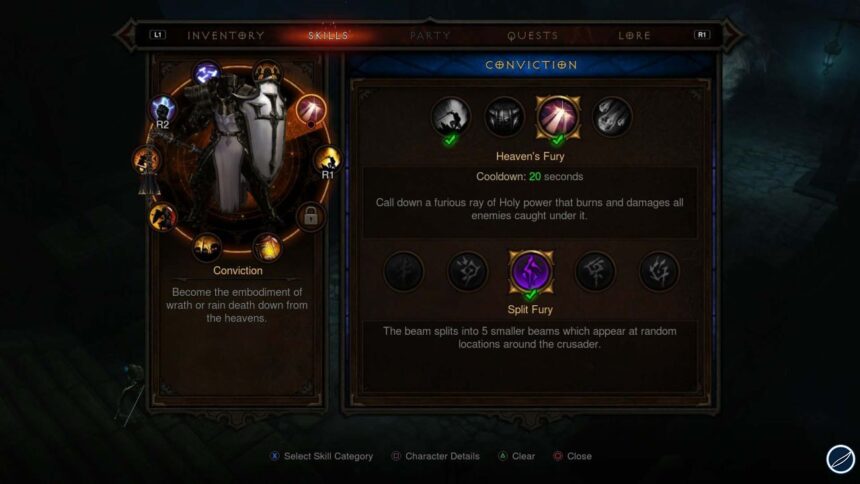Screen dimensions: 860x484
Task: Select the R1 skill slot on the wheel
Action: pyautogui.click(x=326, y=159)
